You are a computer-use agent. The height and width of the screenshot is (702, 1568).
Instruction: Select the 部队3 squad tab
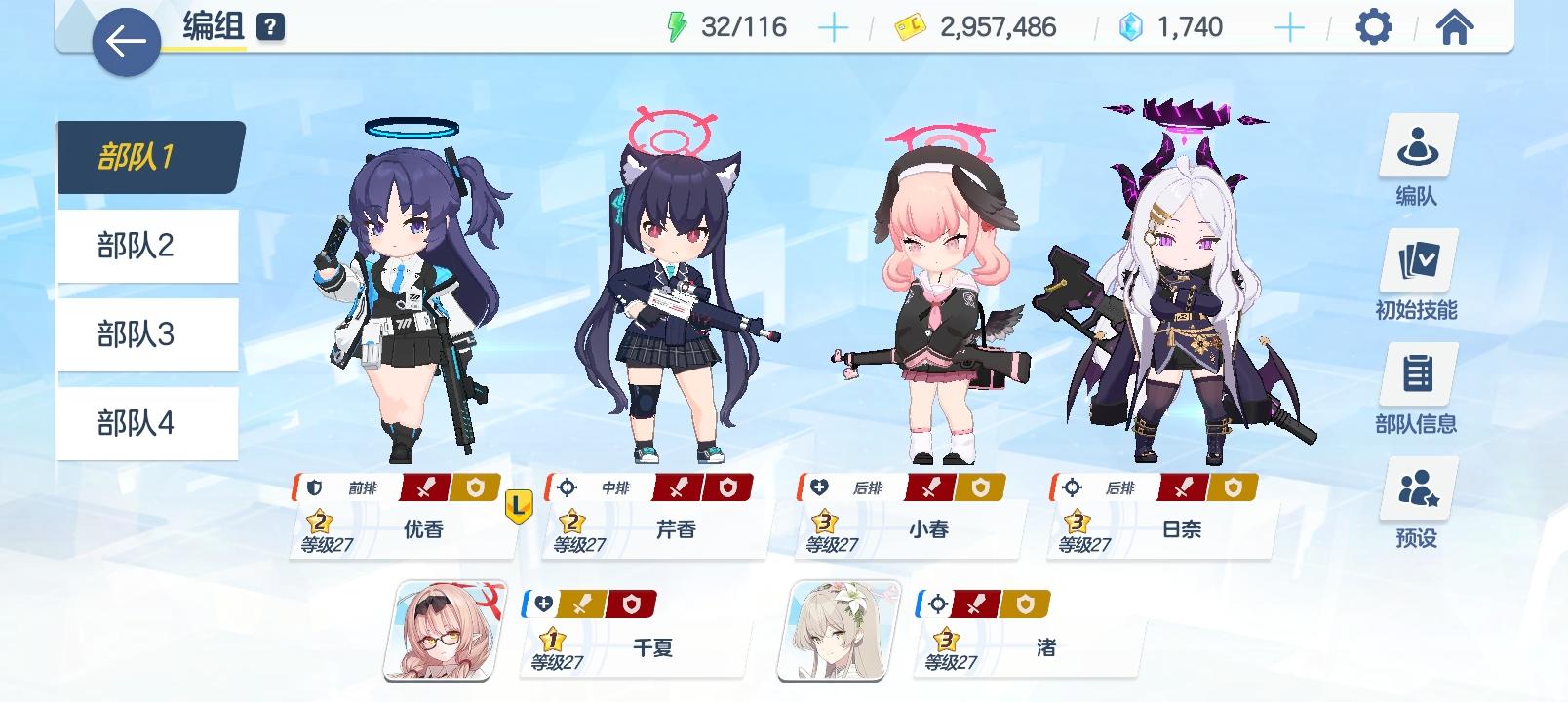[146, 334]
